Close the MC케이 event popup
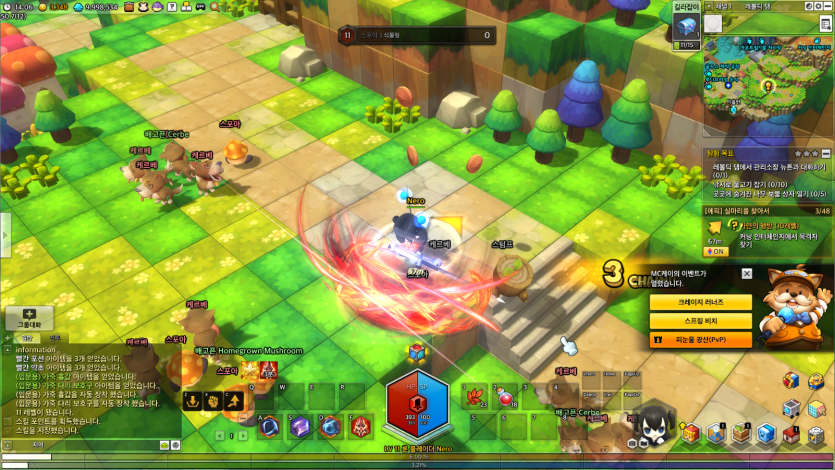The height and width of the screenshot is (470, 835). tap(747, 274)
